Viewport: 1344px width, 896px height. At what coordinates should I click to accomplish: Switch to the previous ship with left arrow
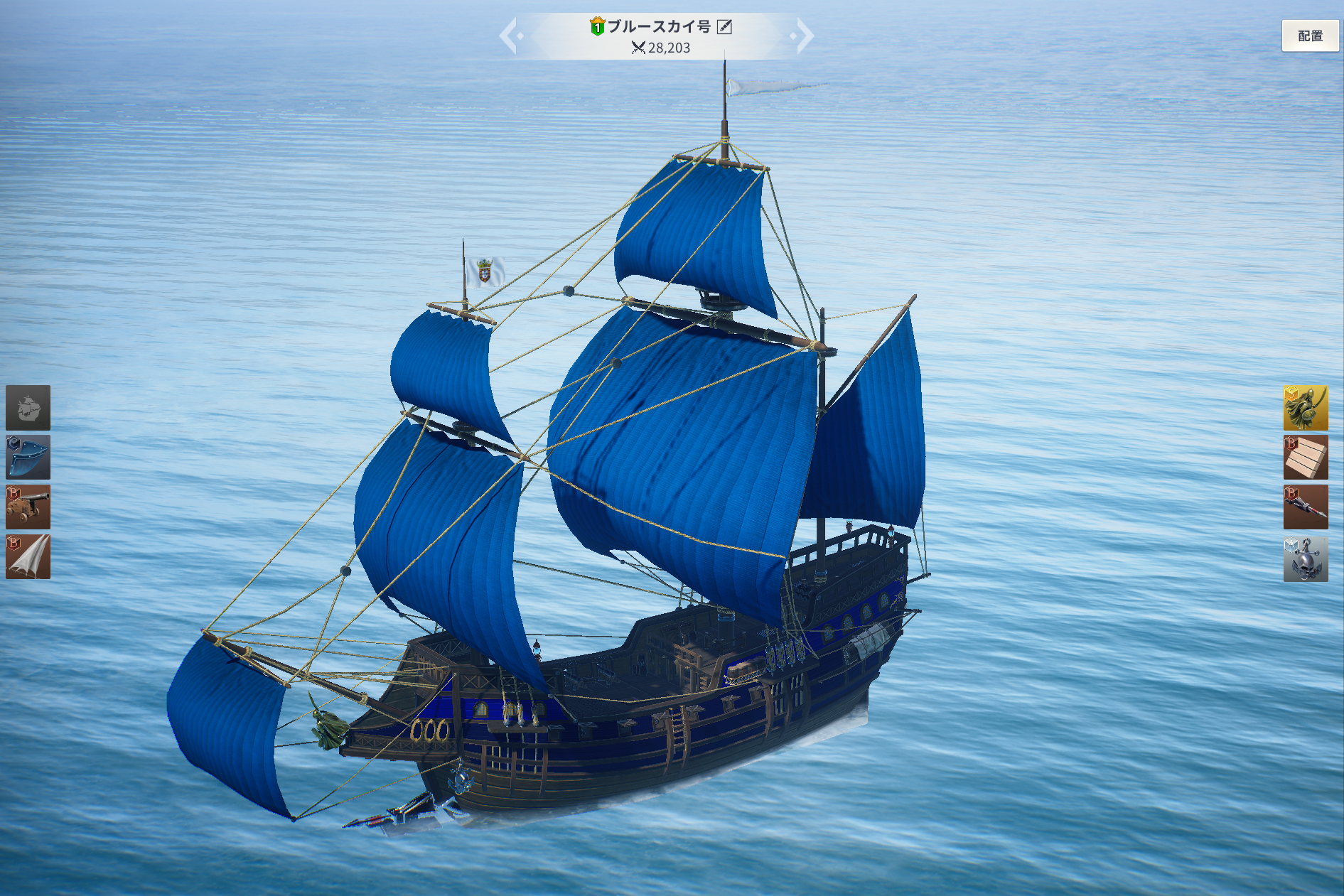pos(509,36)
